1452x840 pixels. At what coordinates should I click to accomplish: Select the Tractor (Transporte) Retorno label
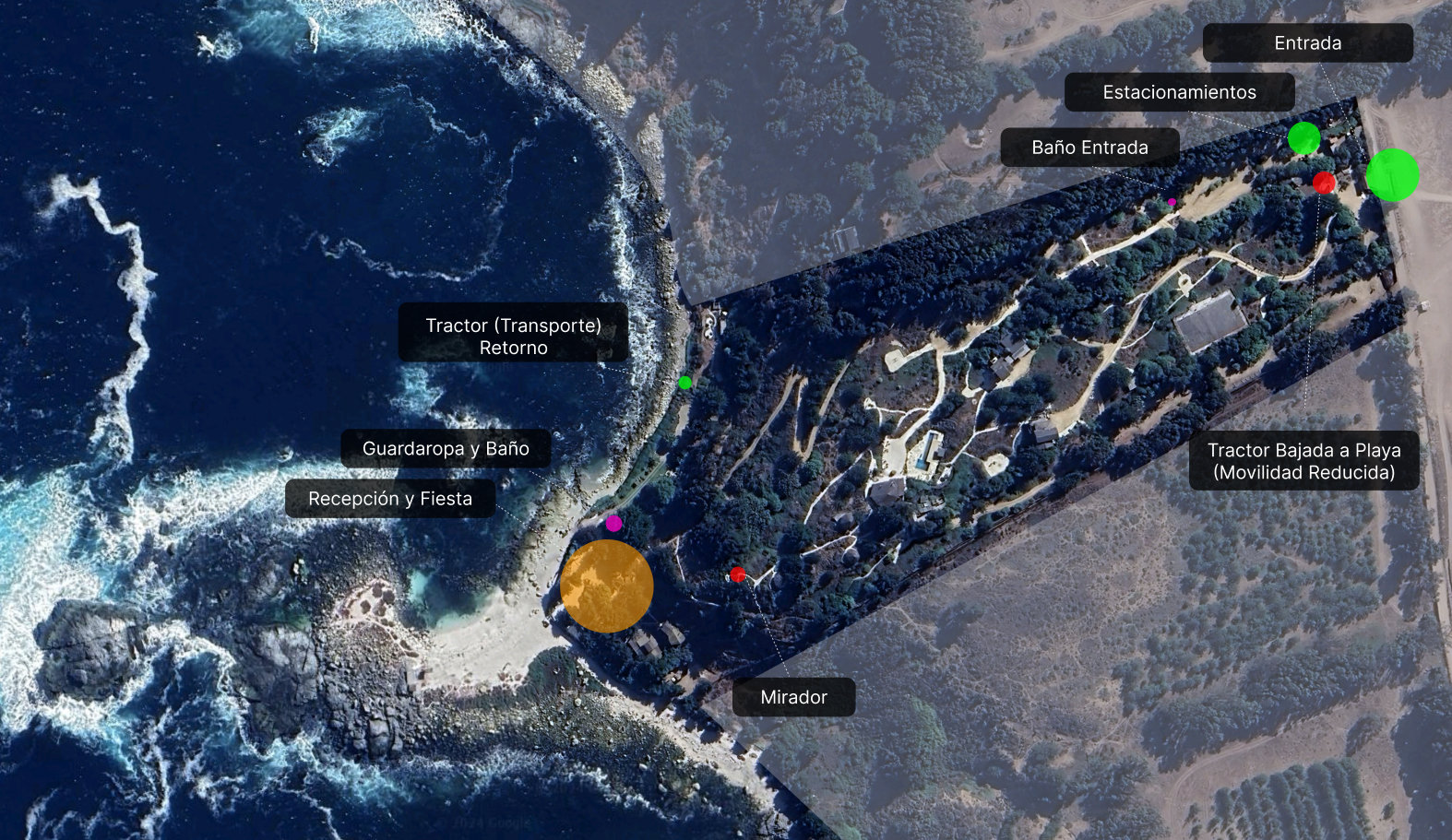513,337
